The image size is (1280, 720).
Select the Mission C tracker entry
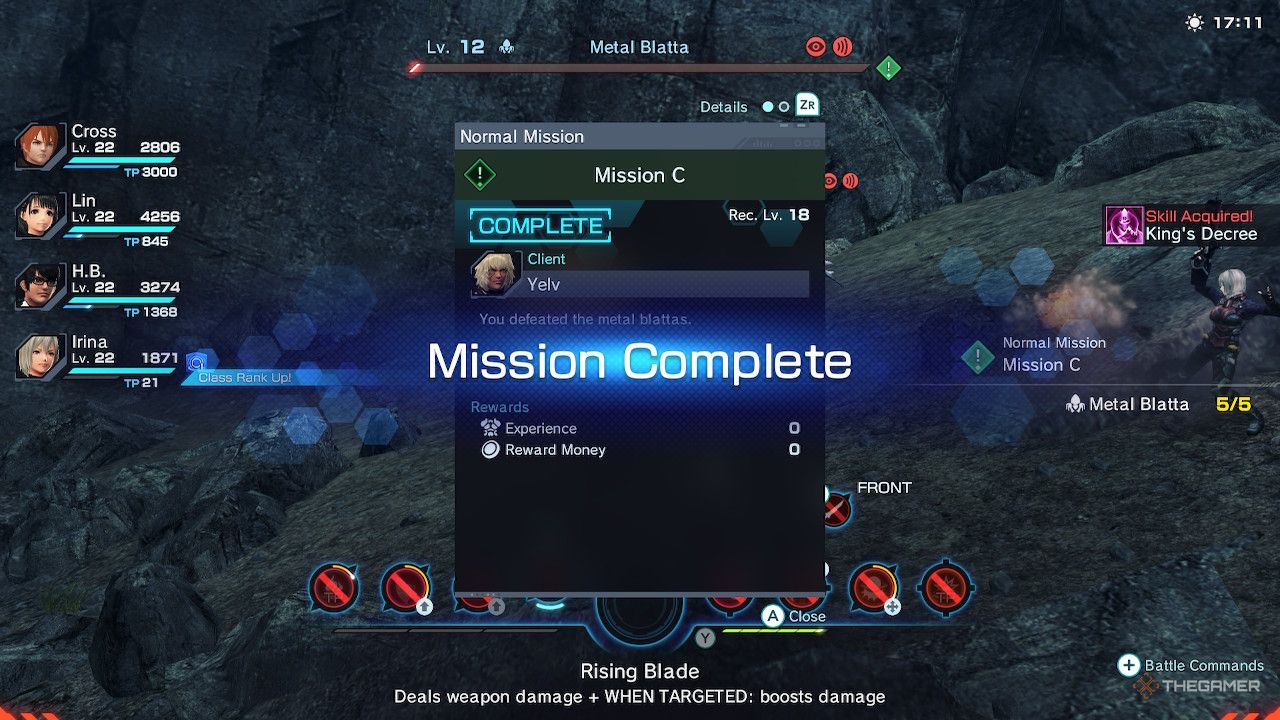pyautogui.click(x=1040, y=355)
